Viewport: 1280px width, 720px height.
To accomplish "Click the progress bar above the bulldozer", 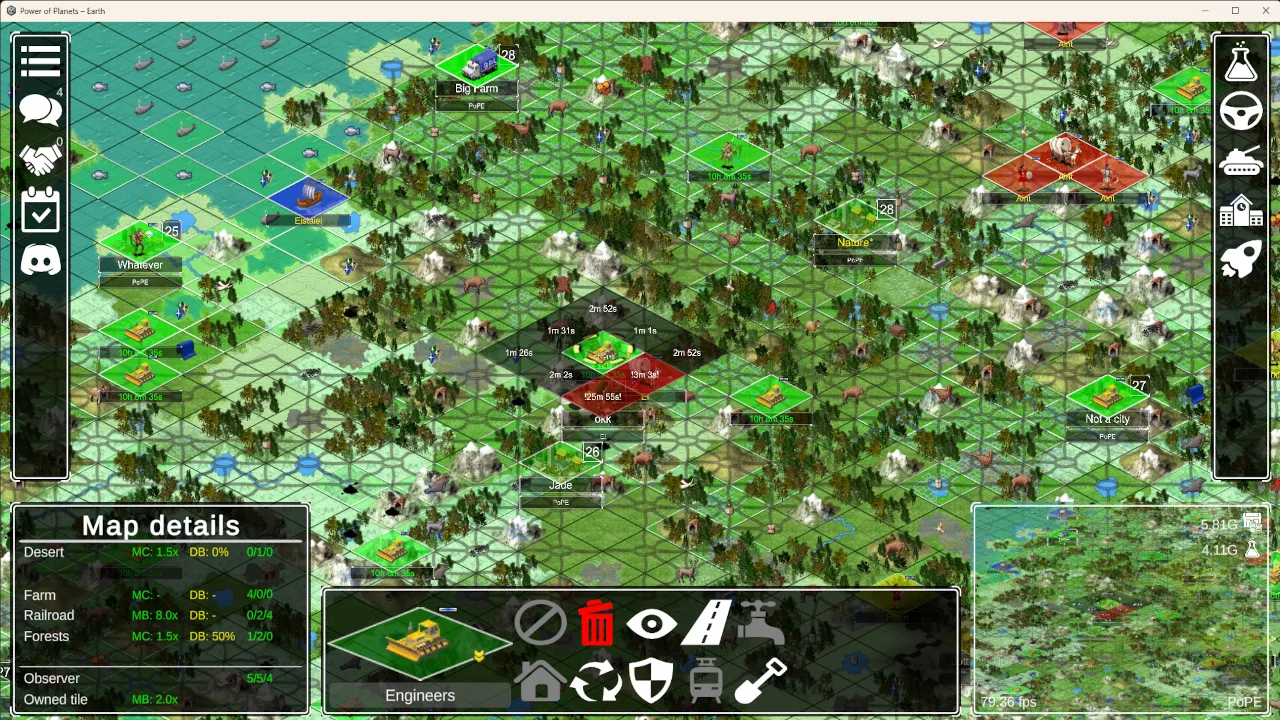I will click(x=449, y=610).
